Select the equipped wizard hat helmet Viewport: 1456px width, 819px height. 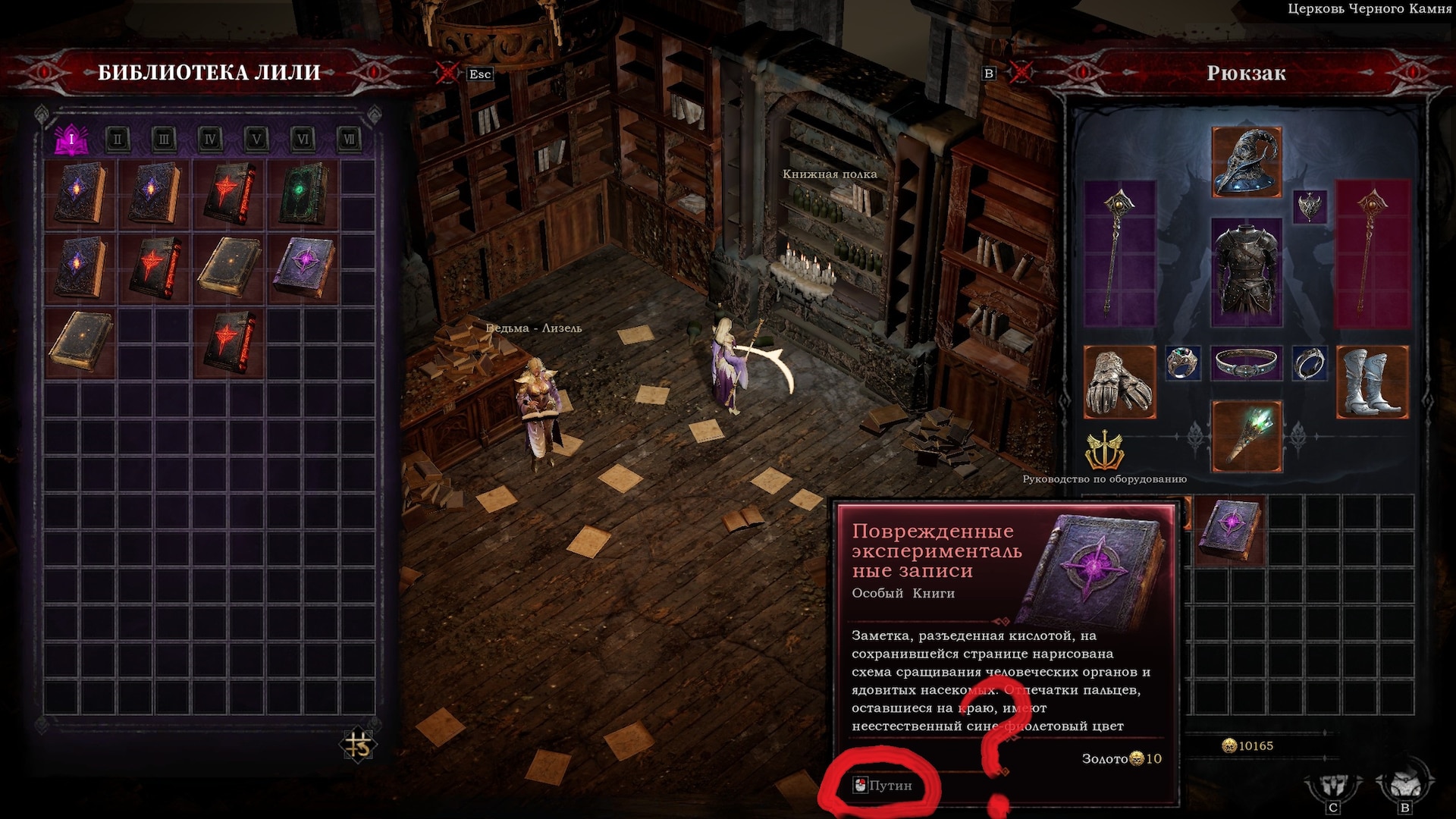(x=1247, y=162)
